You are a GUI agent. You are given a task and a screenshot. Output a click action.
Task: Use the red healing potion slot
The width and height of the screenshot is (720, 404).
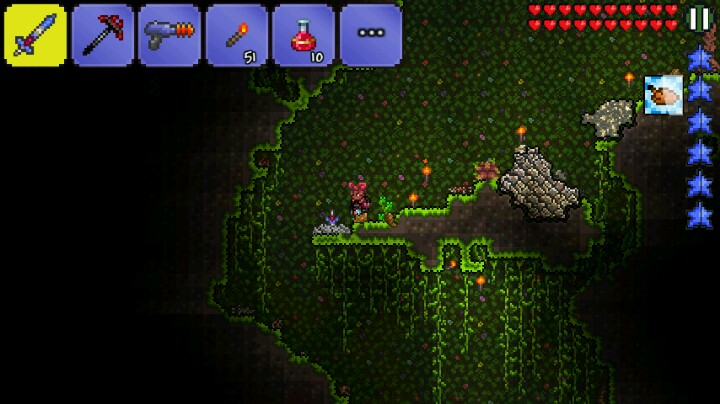(x=304, y=35)
